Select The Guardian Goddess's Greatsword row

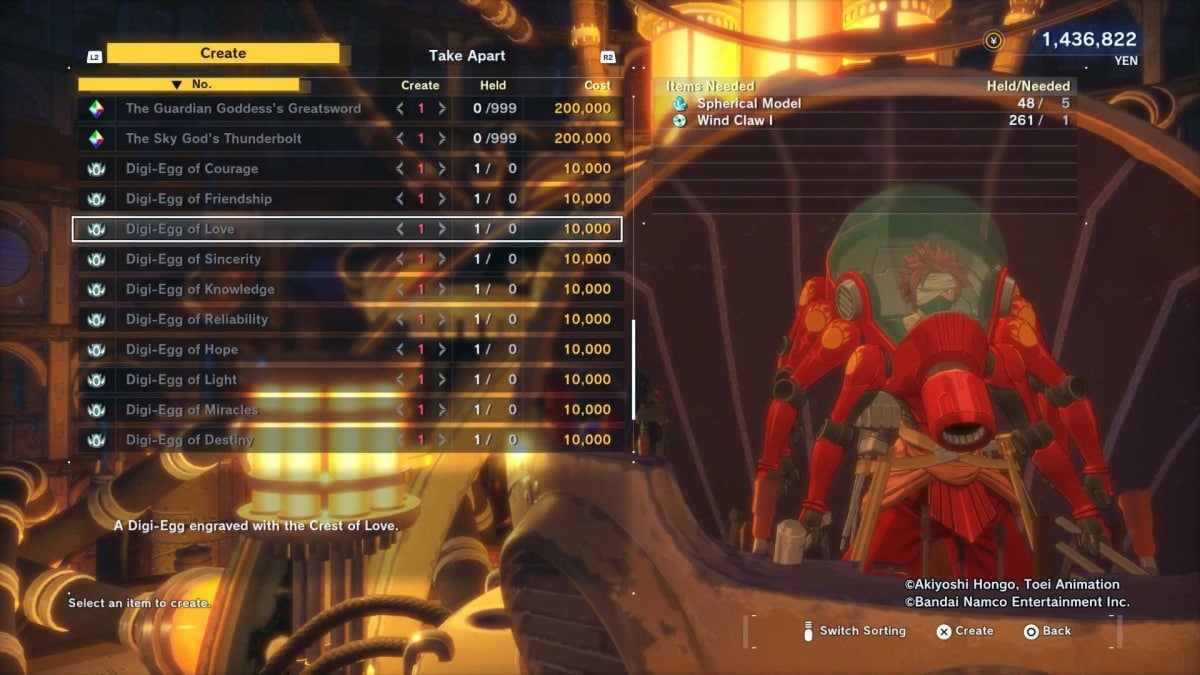click(x=243, y=108)
